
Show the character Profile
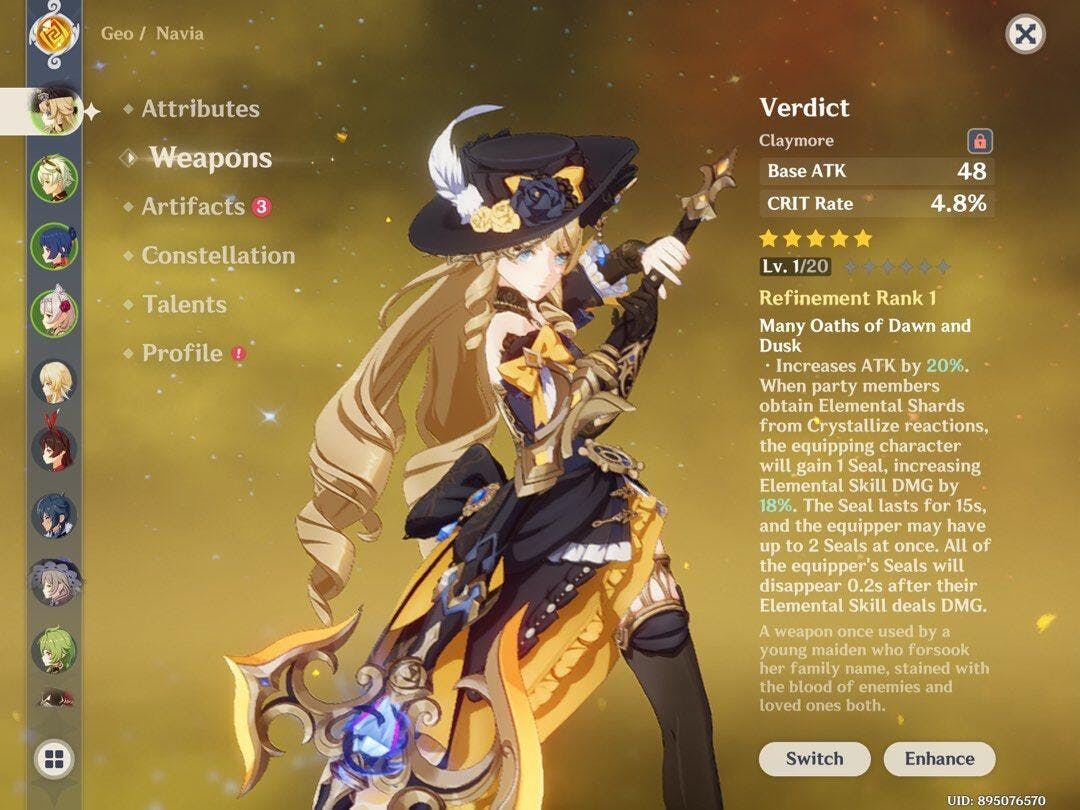(x=182, y=353)
